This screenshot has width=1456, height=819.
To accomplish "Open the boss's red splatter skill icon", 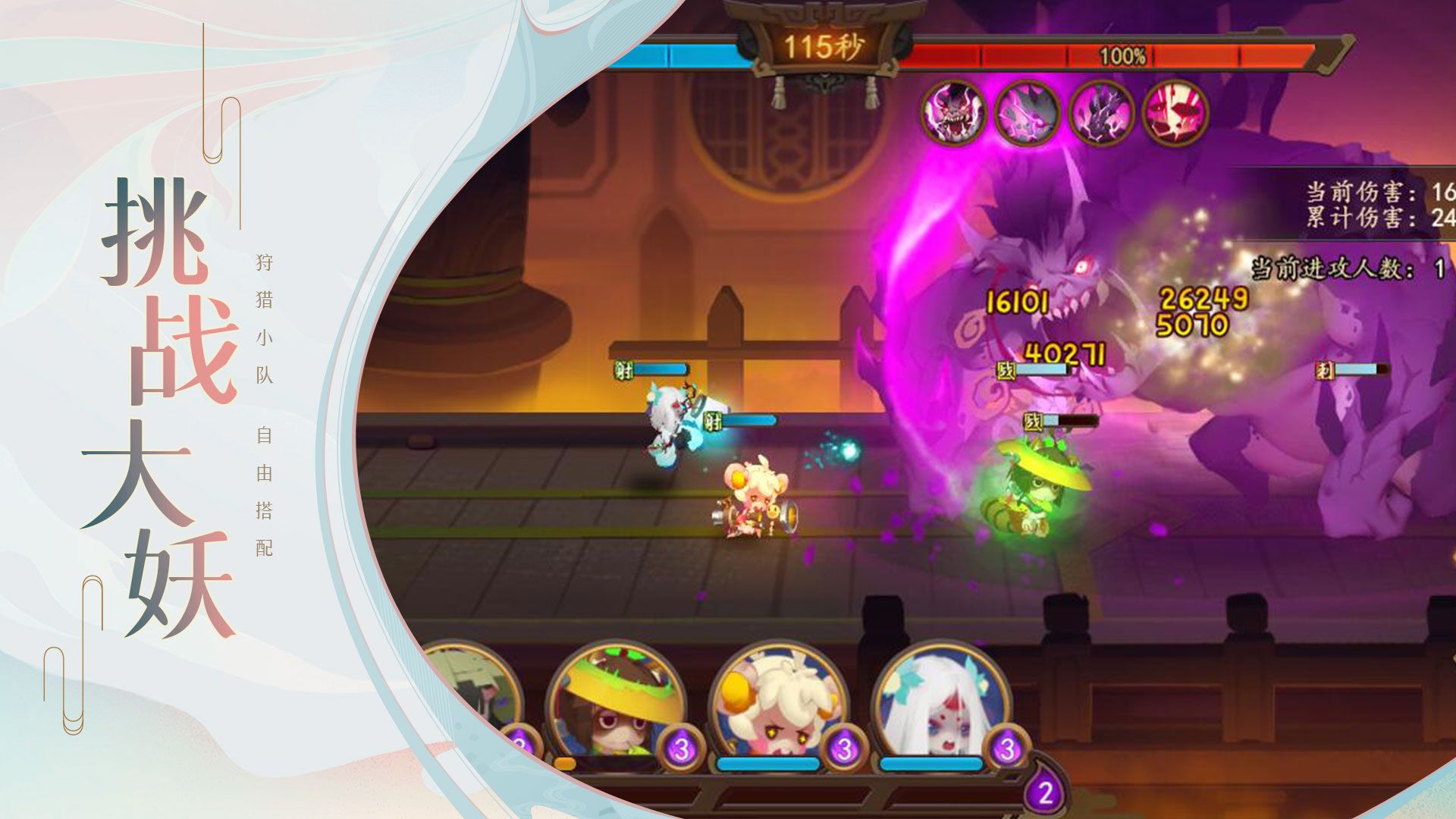I will pos(1175,112).
